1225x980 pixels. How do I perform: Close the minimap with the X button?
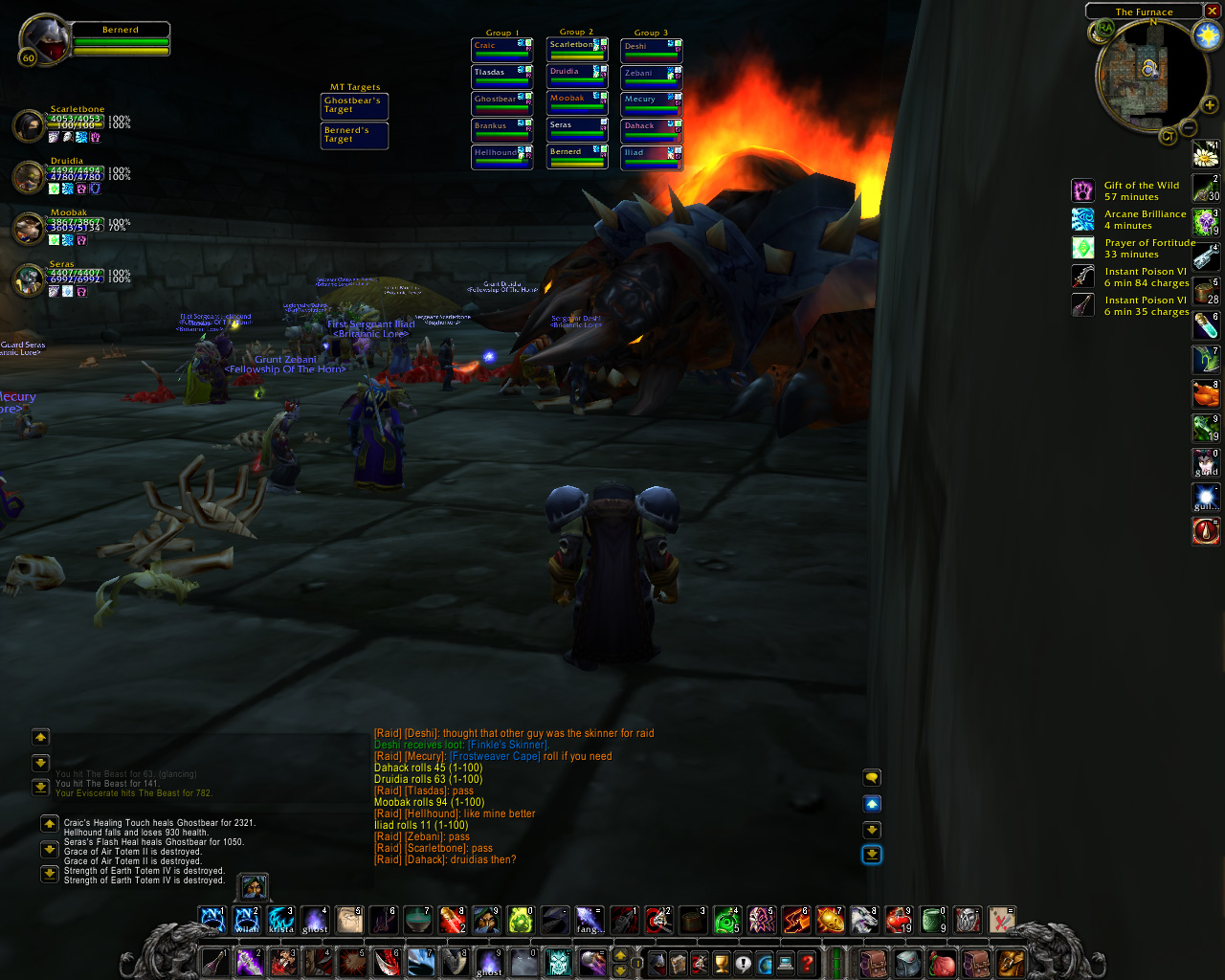coord(1212,11)
